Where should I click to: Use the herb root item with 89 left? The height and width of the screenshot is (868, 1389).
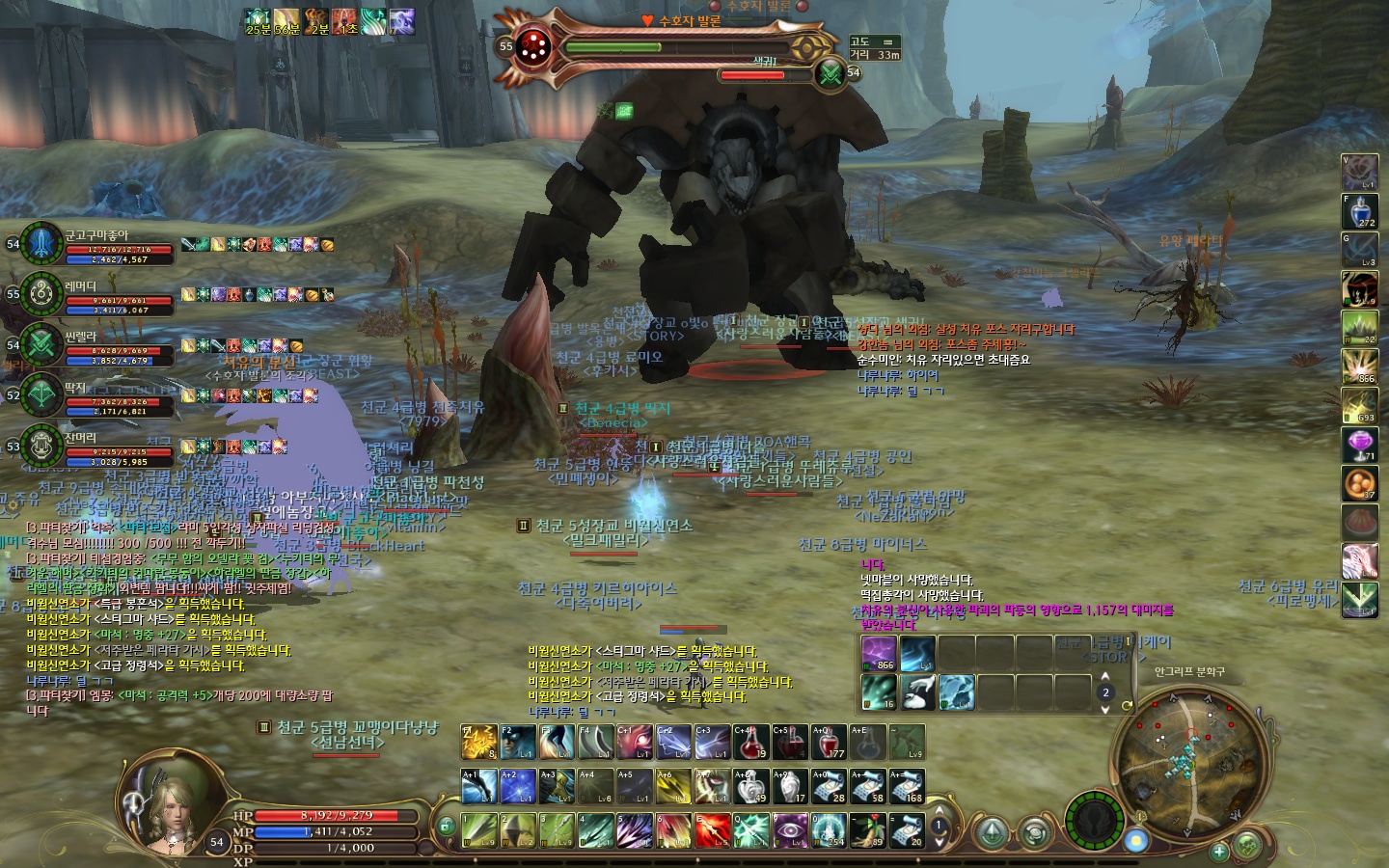coord(867,829)
